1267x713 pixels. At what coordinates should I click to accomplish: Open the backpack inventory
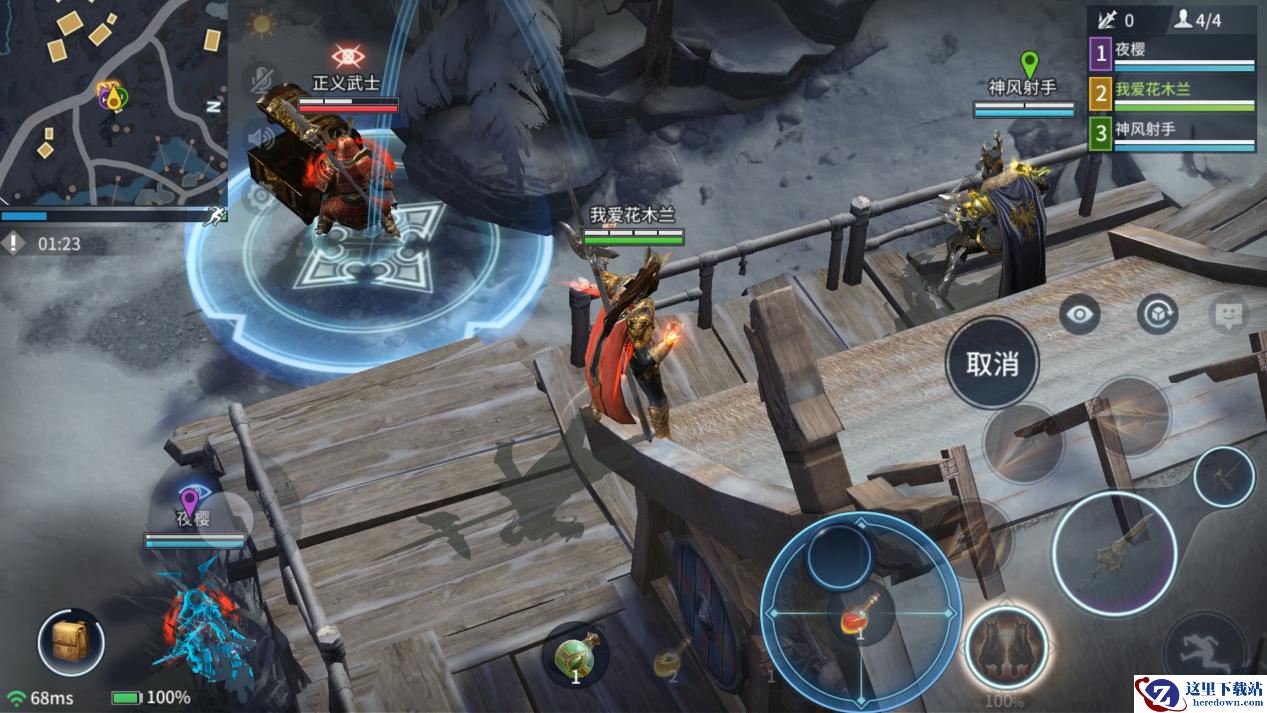pos(71,642)
